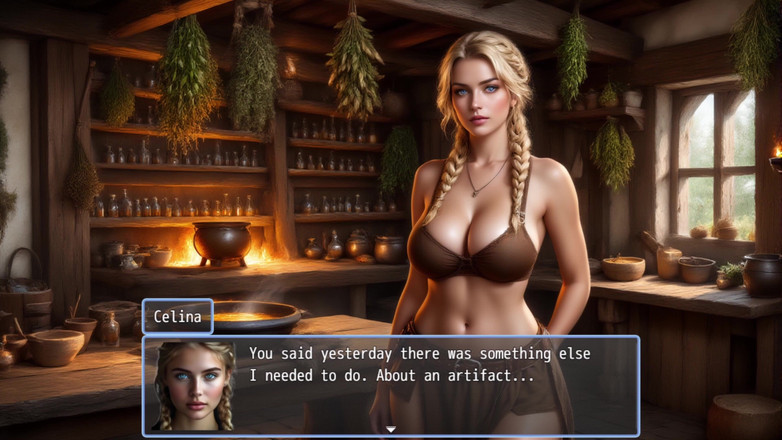
Task: Advance the dialogue via the continue arrow
Action: click(391, 430)
